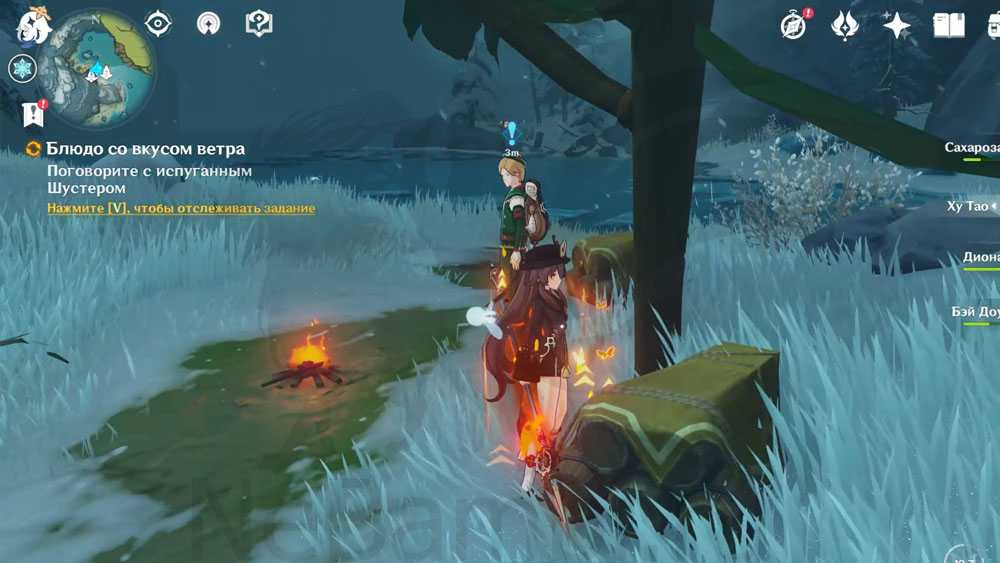Open the quest menu banner icon

34,114
